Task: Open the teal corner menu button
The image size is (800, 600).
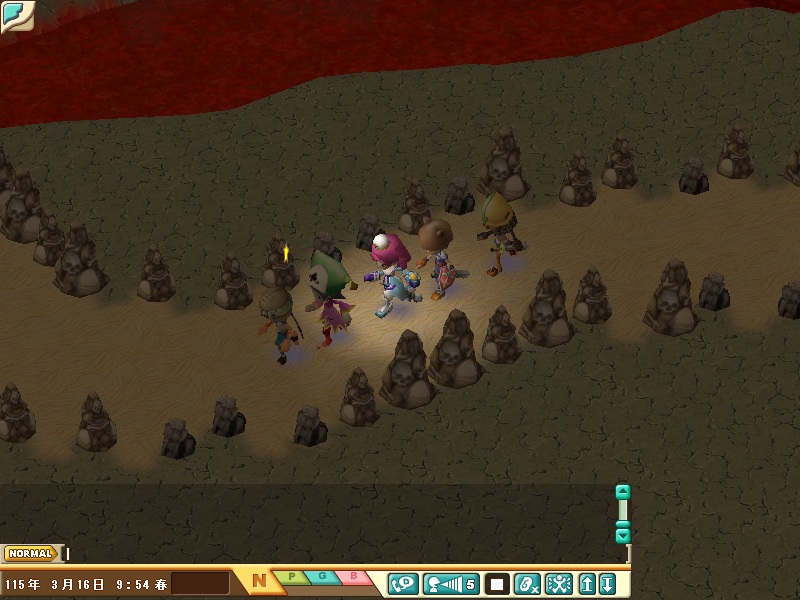Action: [x=16, y=15]
